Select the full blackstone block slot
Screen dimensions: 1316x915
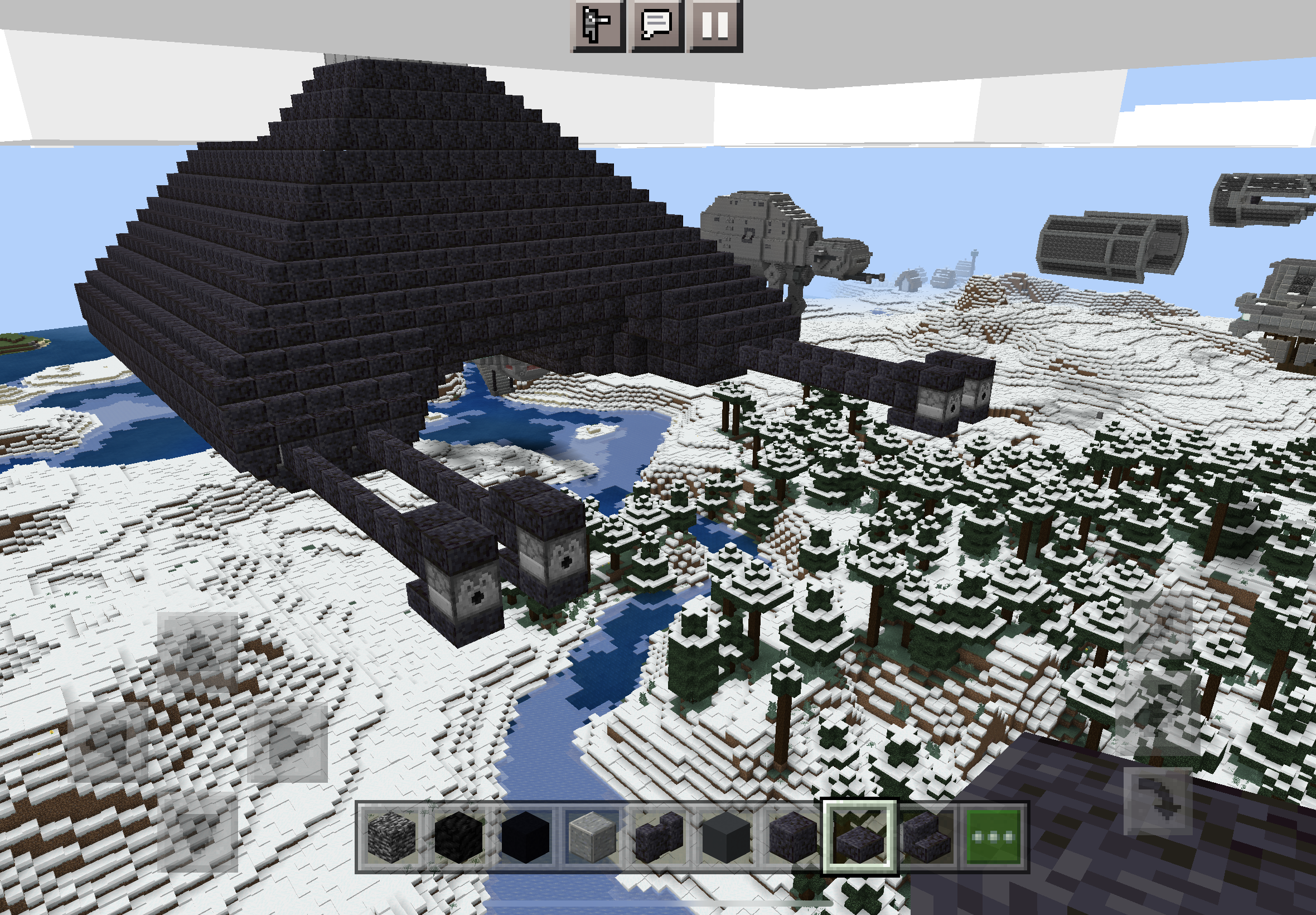click(x=793, y=837)
